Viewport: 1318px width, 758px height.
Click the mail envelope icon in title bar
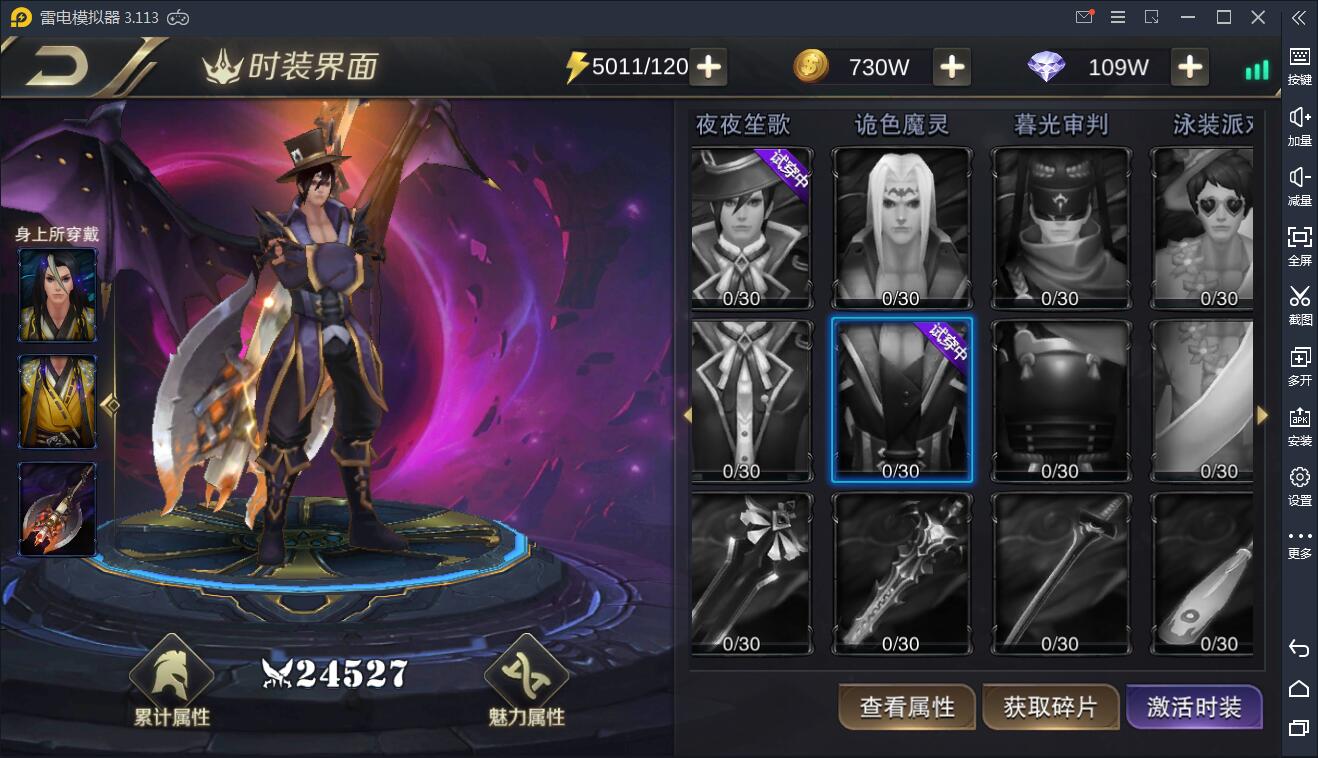pos(1084,17)
